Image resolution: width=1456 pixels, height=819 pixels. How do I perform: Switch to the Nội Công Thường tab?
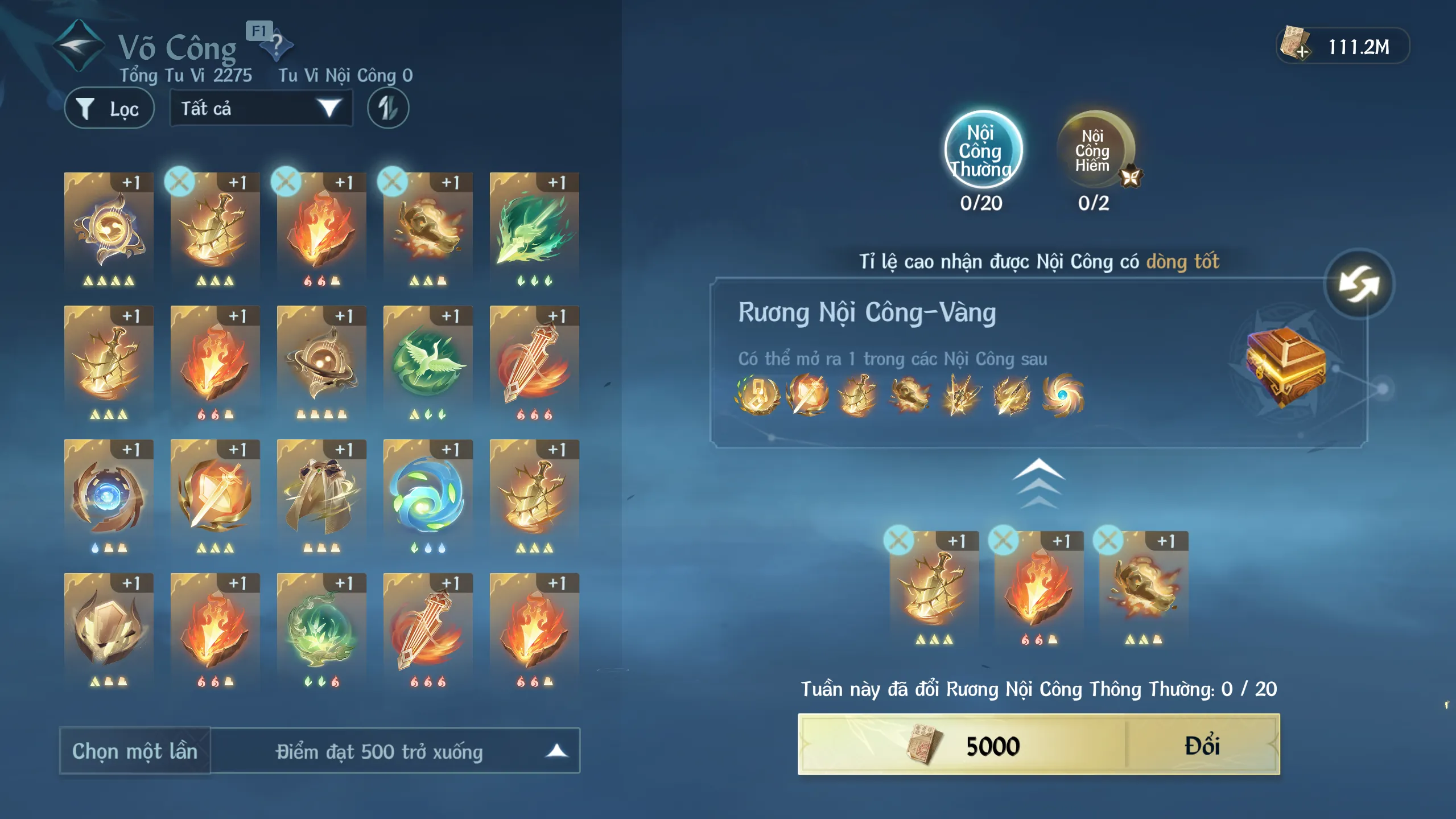click(x=983, y=150)
